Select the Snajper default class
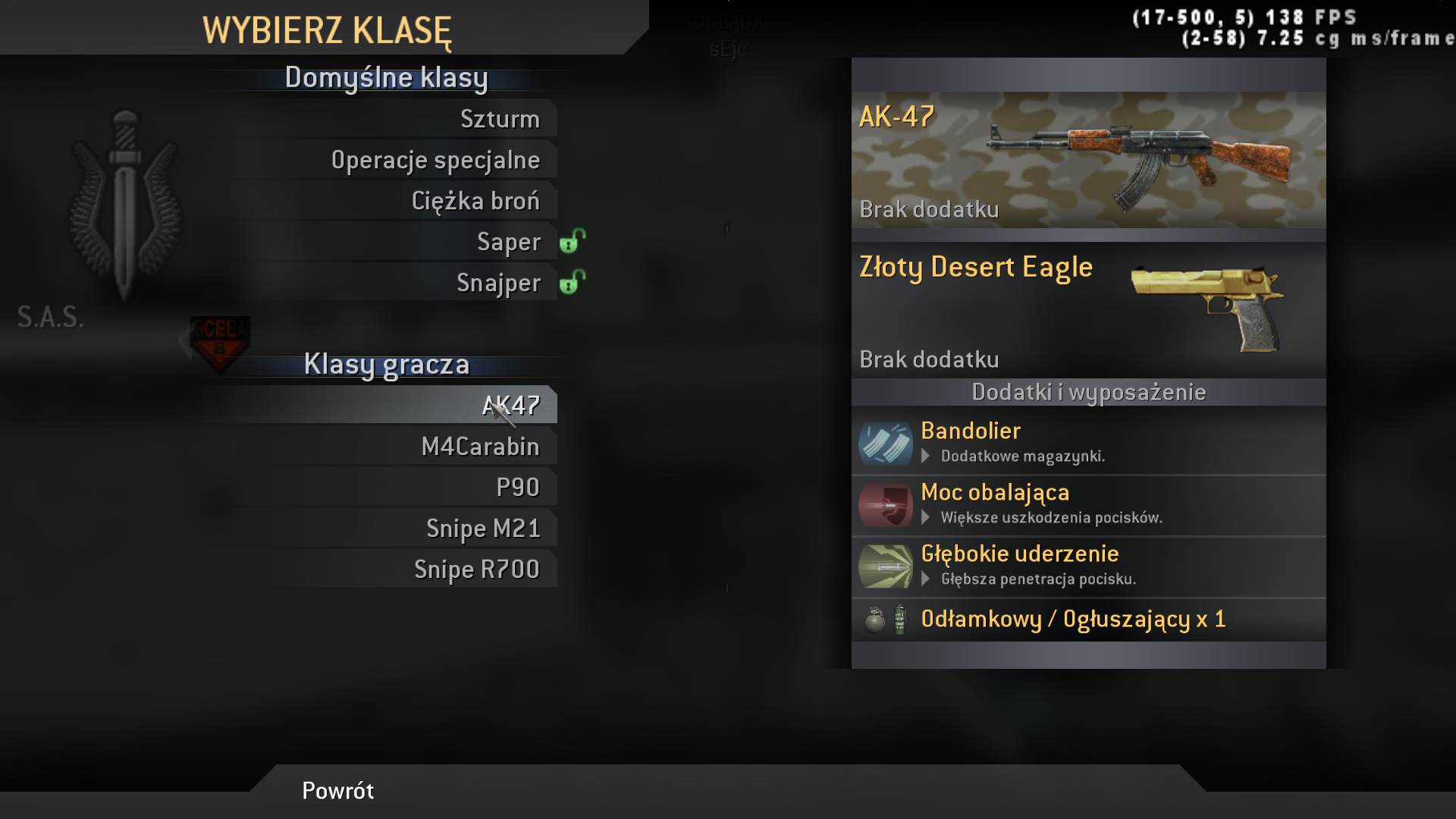This screenshot has height=819, width=1456. [497, 282]
